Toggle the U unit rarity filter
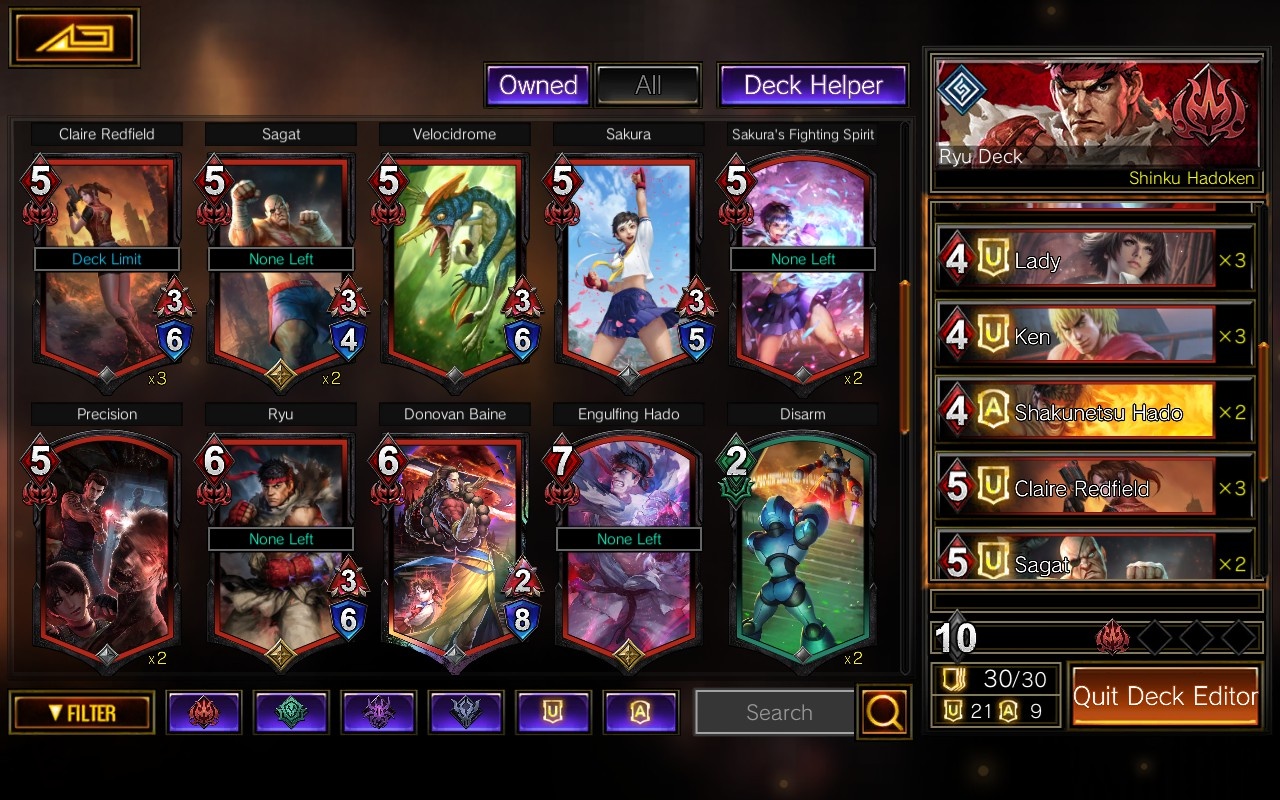Image resolution: width=1280 pixels, height=800 pixels. click(554, 712)
